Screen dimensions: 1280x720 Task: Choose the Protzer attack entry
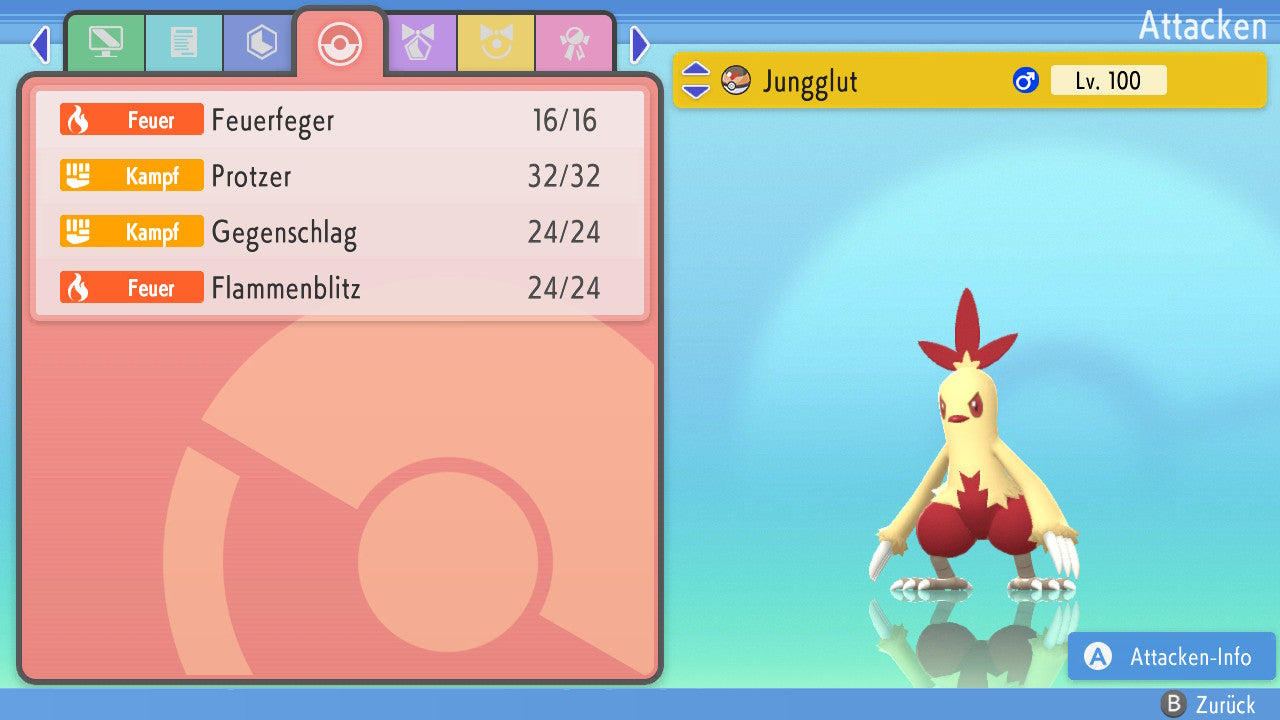[340, 177]
